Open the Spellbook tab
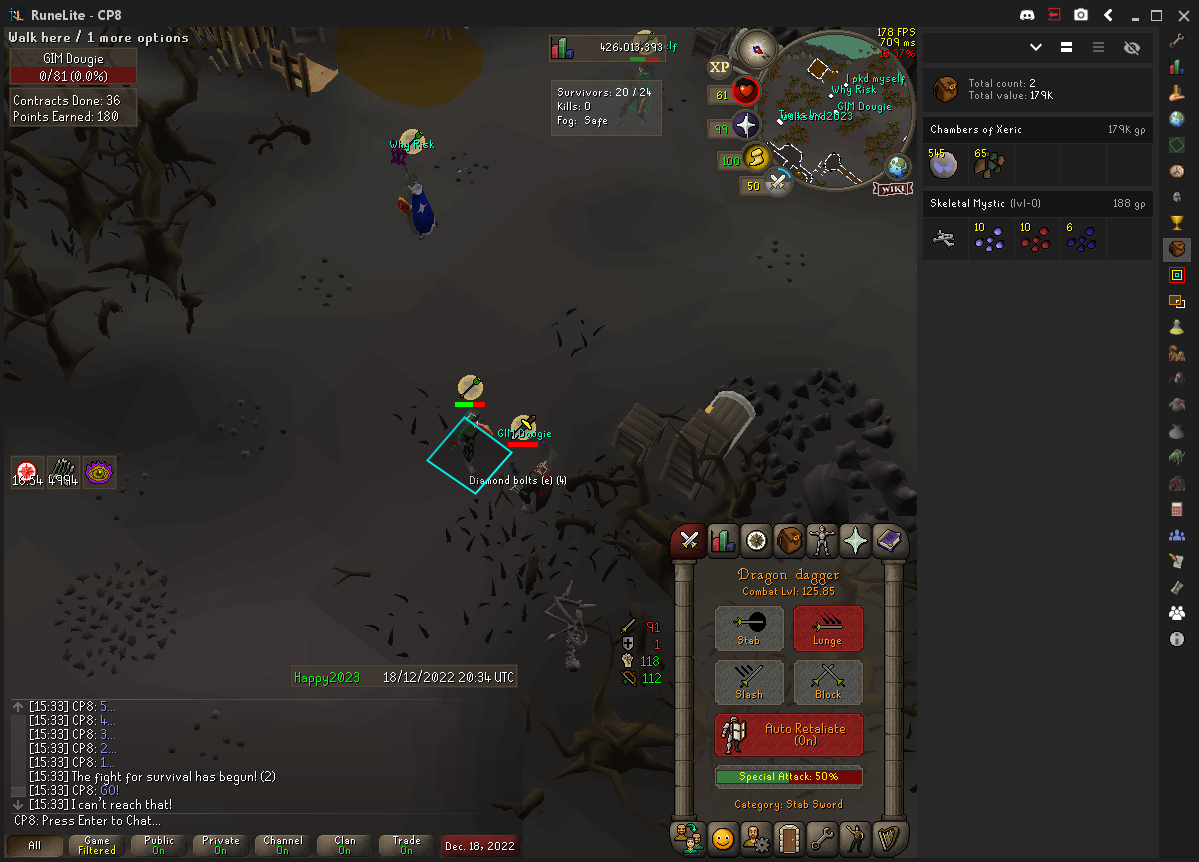The height and width of the screenshot is (862, 1199). coord(889,541)
